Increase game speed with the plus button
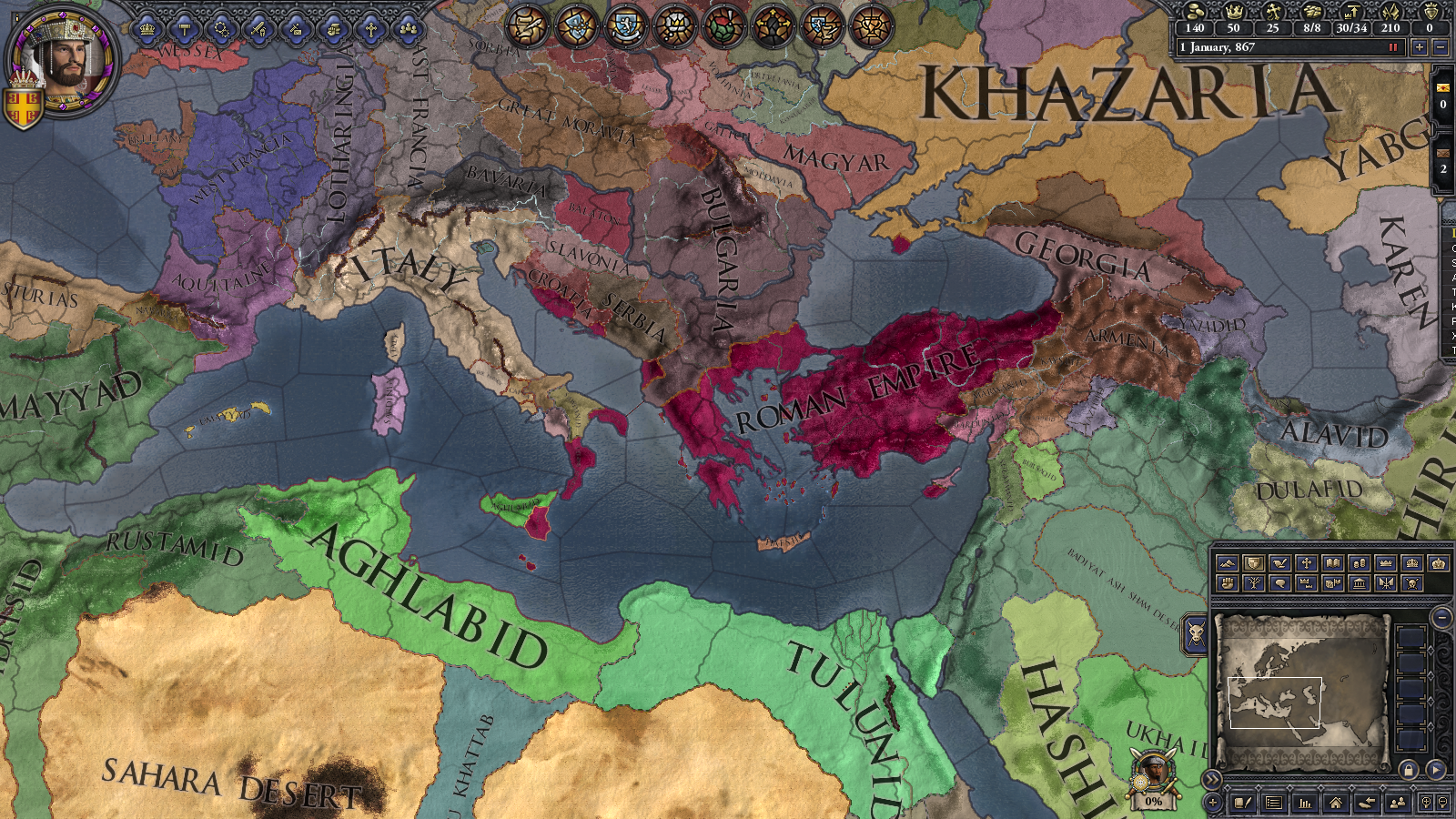Image resolution: width=1456 pixels, height=819 pixels. click(x=1421, y=47)
